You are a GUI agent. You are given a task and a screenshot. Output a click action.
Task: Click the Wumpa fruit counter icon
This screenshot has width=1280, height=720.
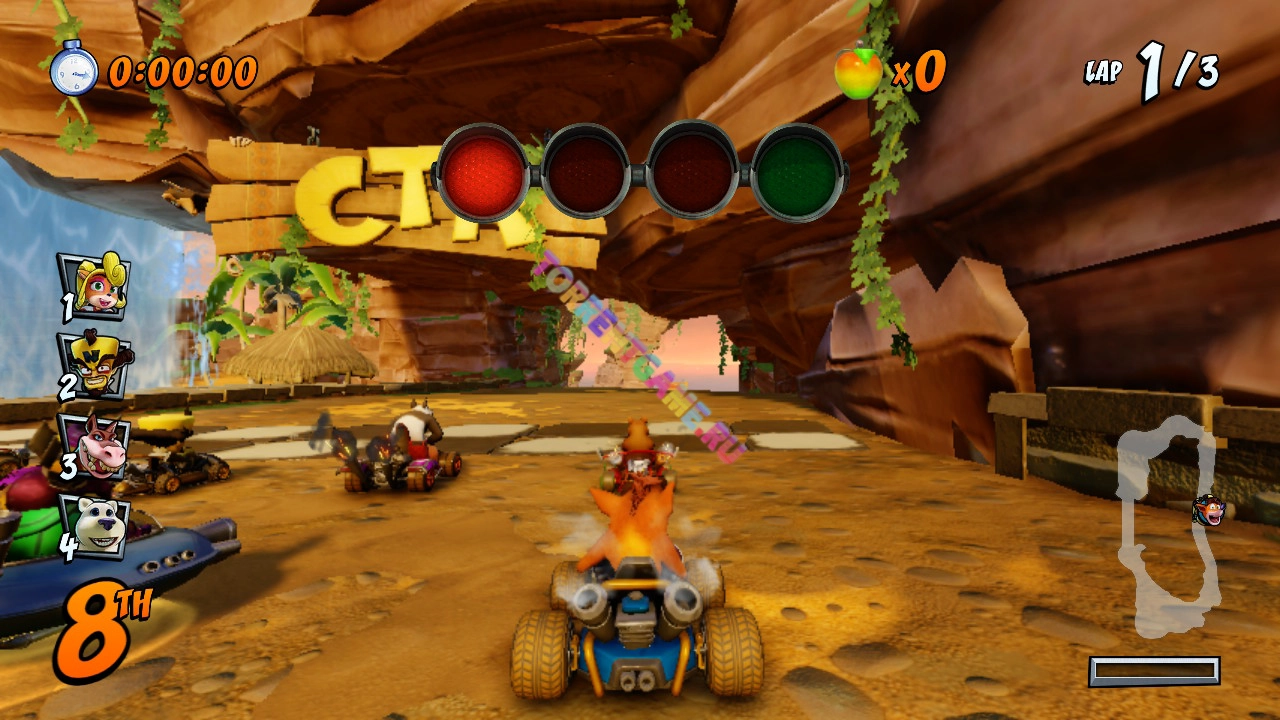(x=859, y=72)
